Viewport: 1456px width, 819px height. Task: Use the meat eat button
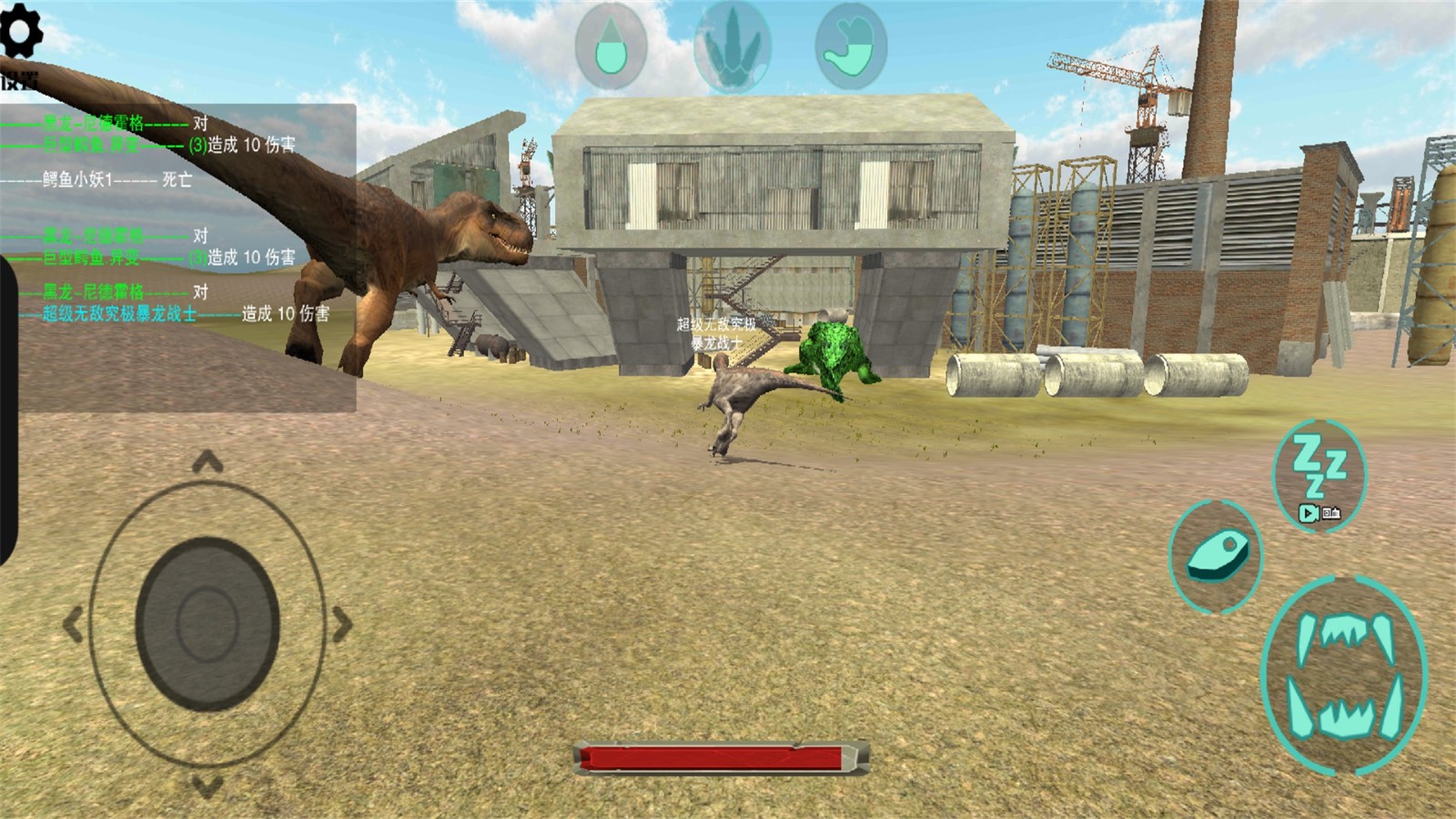point(1217,555)
